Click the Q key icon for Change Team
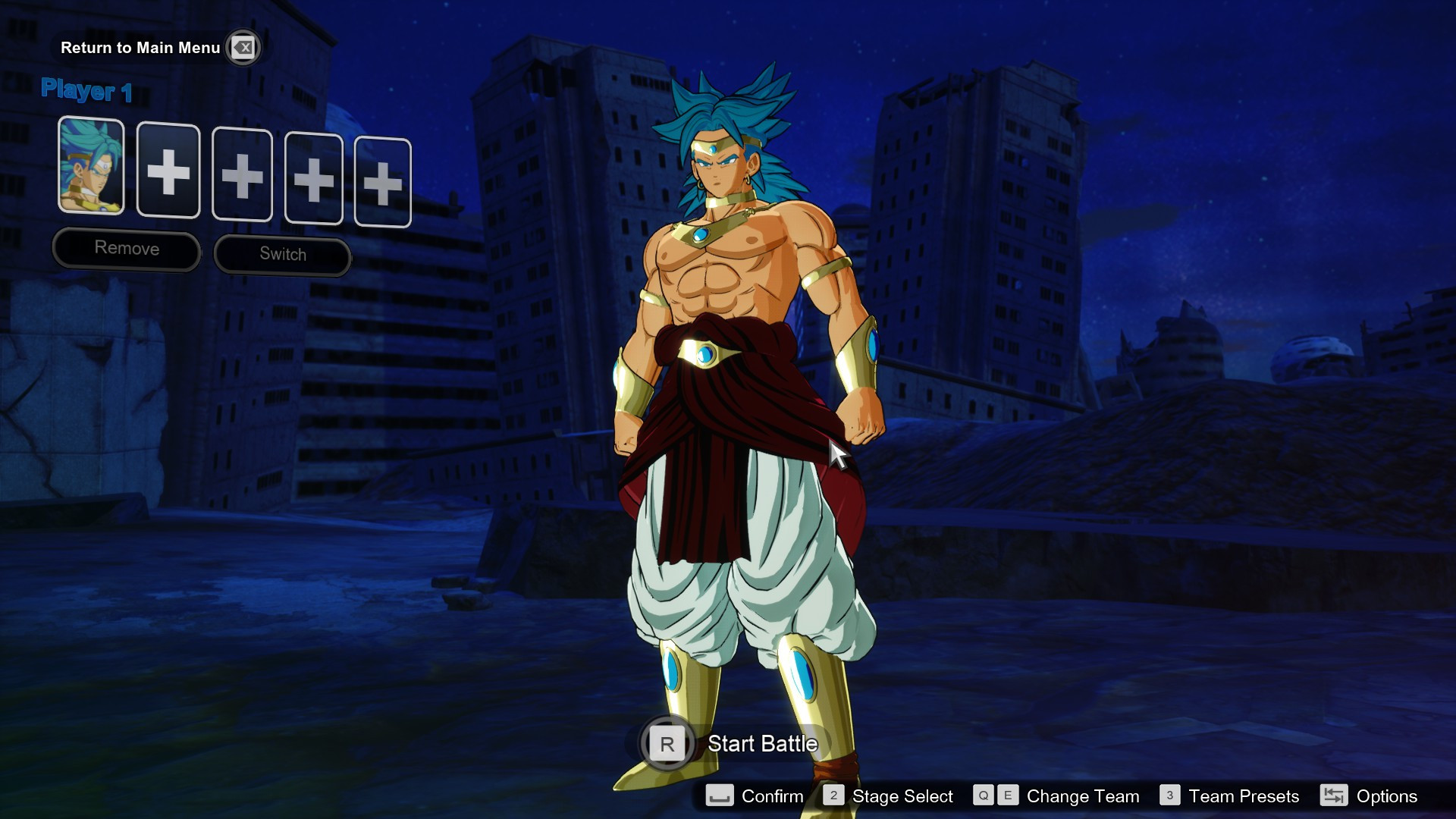This screenshot has width=1456, height=819. tap(984, 796)
